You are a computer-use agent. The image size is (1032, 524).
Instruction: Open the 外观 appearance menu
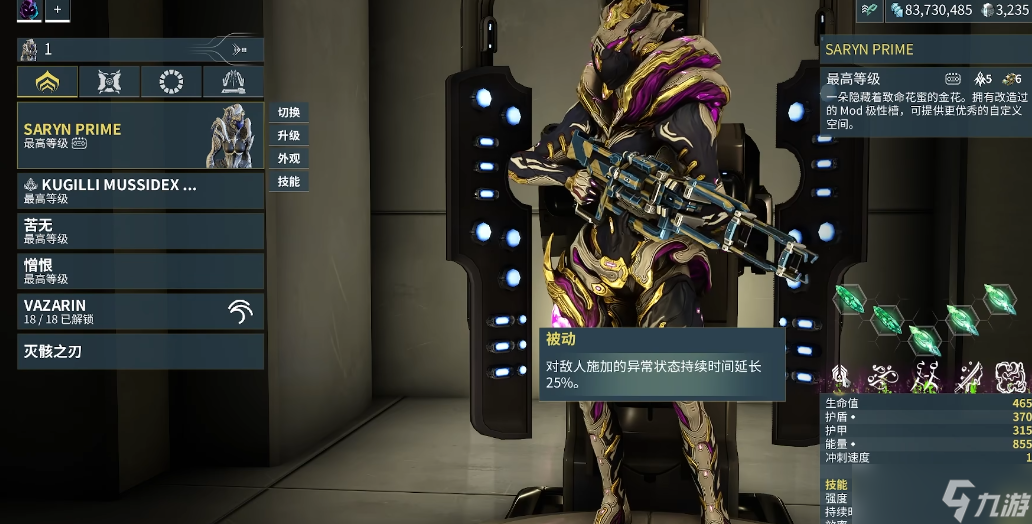coord(289,158)
